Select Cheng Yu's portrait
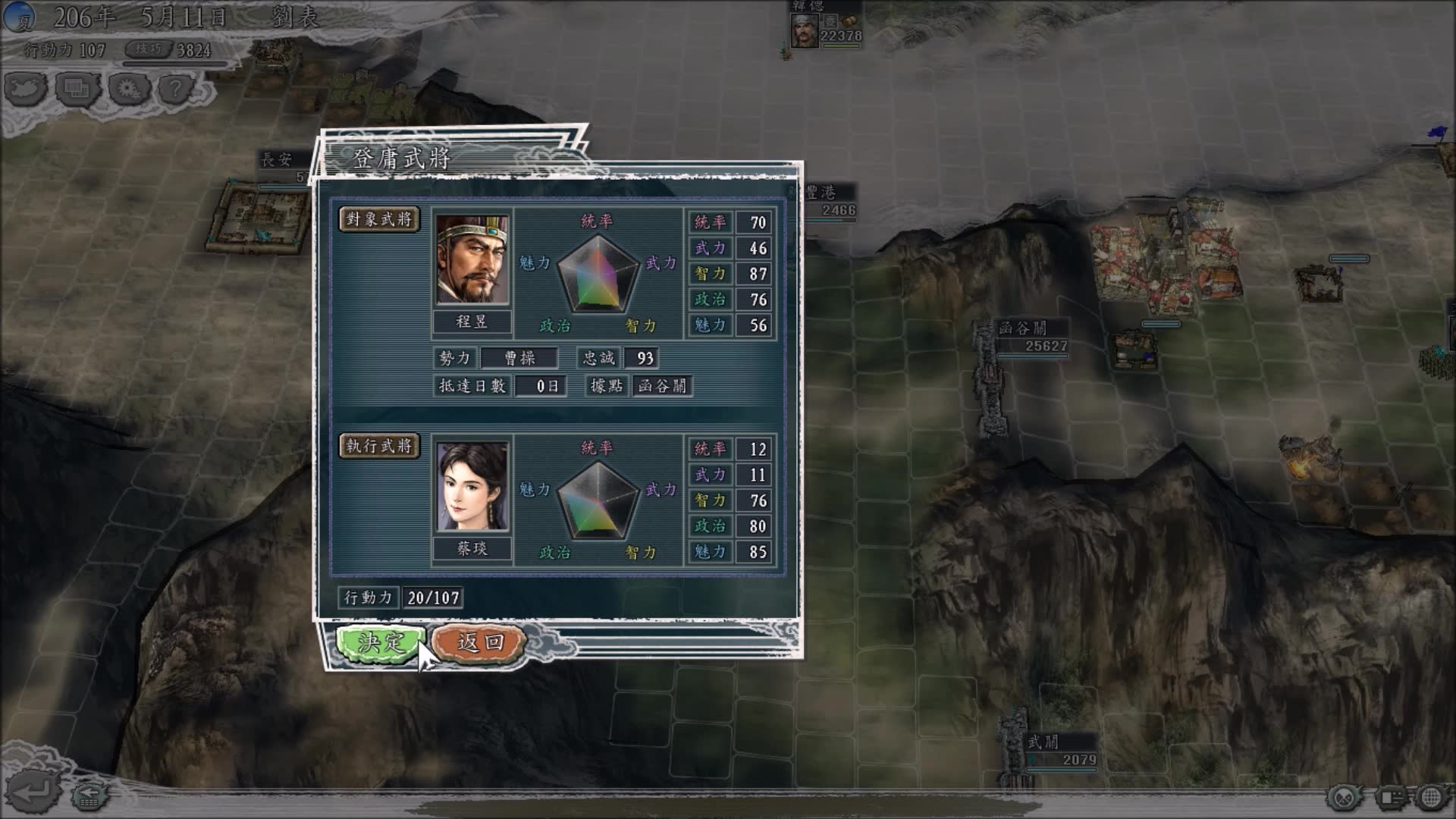This screenshot has width=1456, height=819. 472,259
